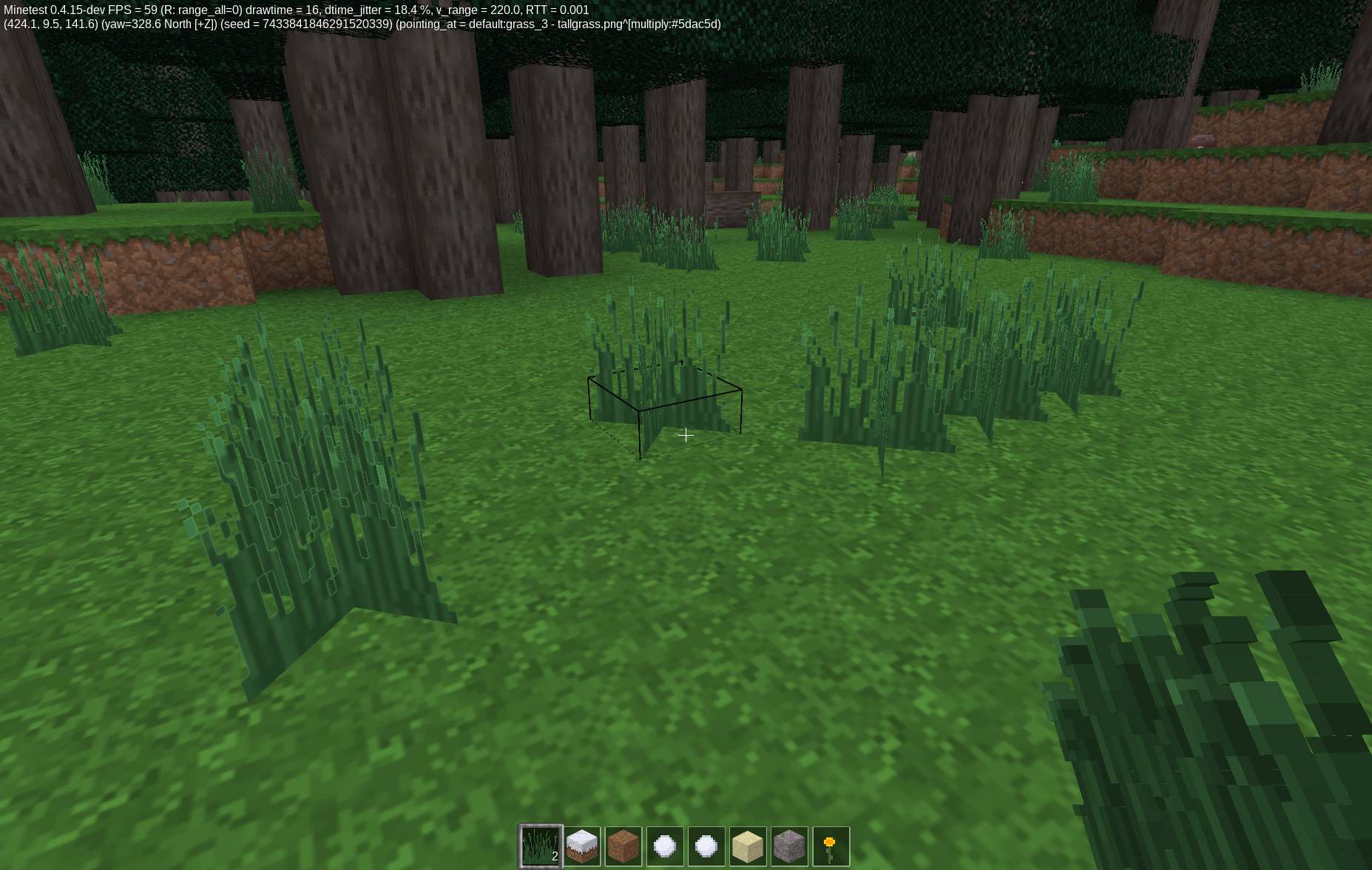Select the yellow dandelion flower in hotbar slot 8
Viewport: 1372px width, 870px height.
coord(831,846)
